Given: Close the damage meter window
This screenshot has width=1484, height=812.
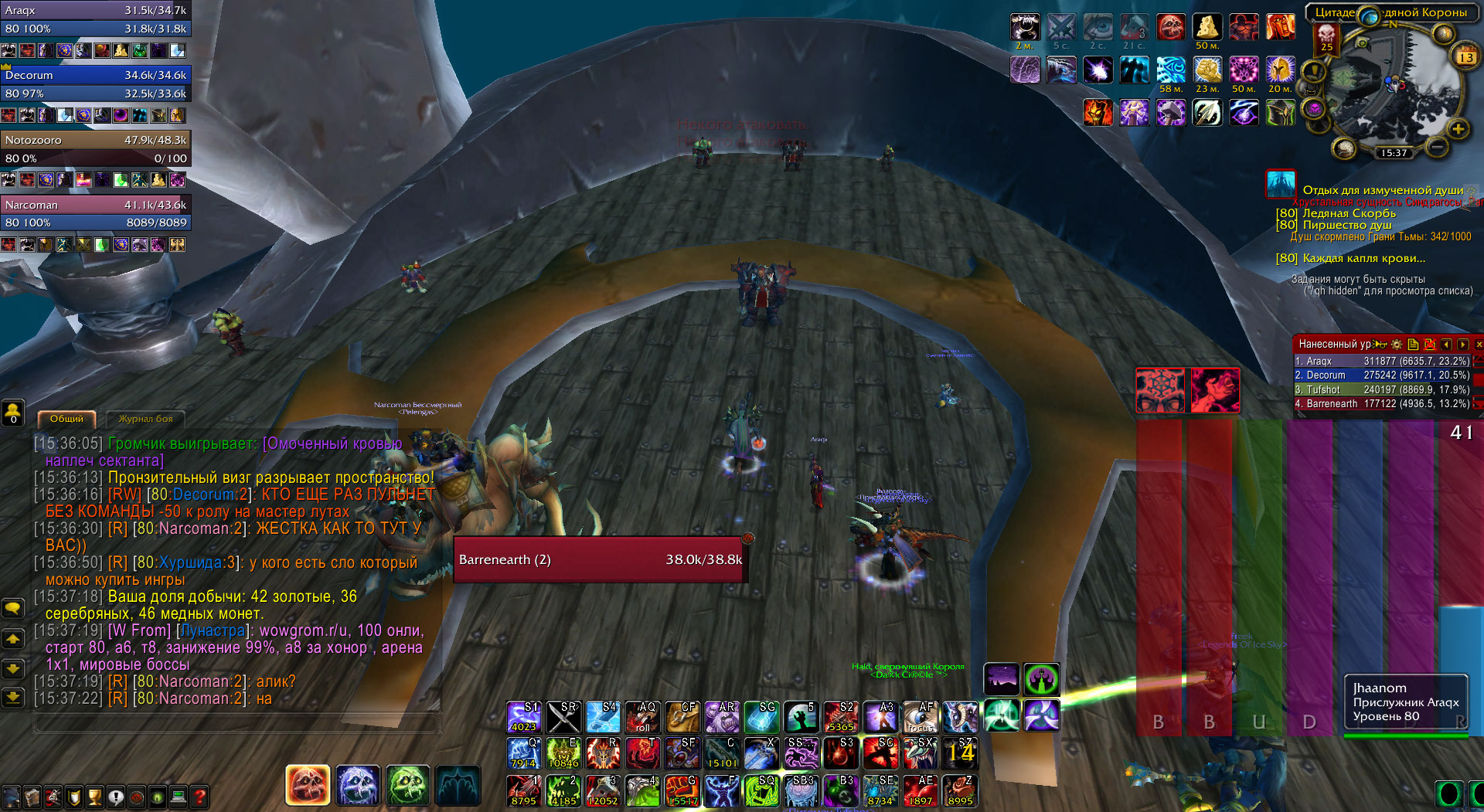Looking at the screenshot, I should point(1479,344).
